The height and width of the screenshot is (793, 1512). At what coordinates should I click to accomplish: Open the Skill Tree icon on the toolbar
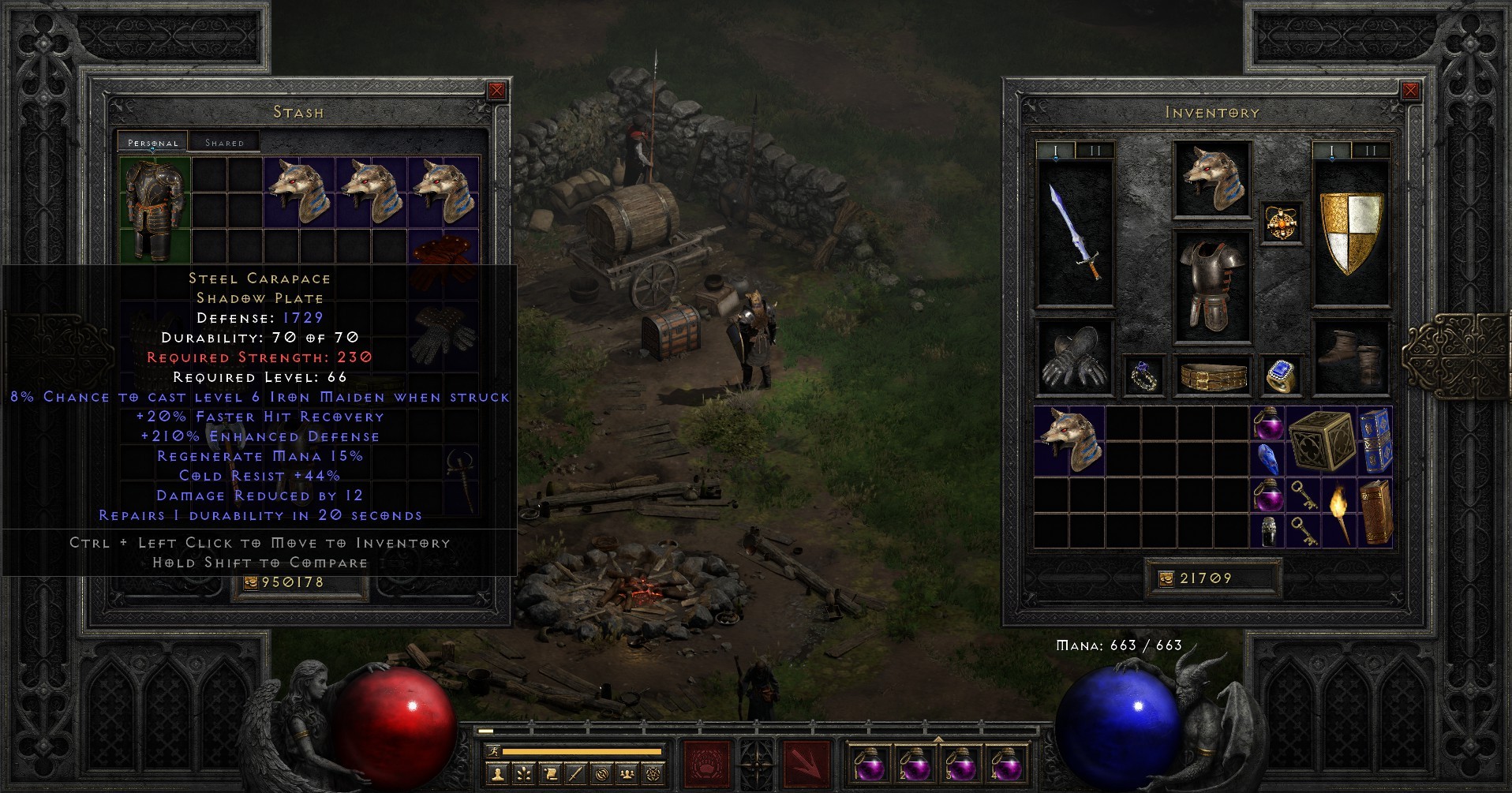526,773
